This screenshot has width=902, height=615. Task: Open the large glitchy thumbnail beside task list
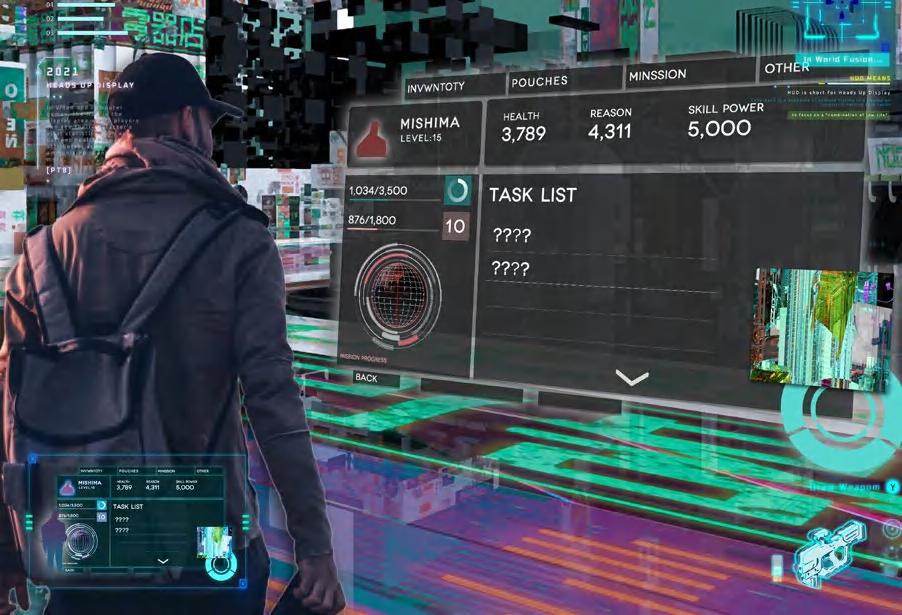tap(820, 329)
